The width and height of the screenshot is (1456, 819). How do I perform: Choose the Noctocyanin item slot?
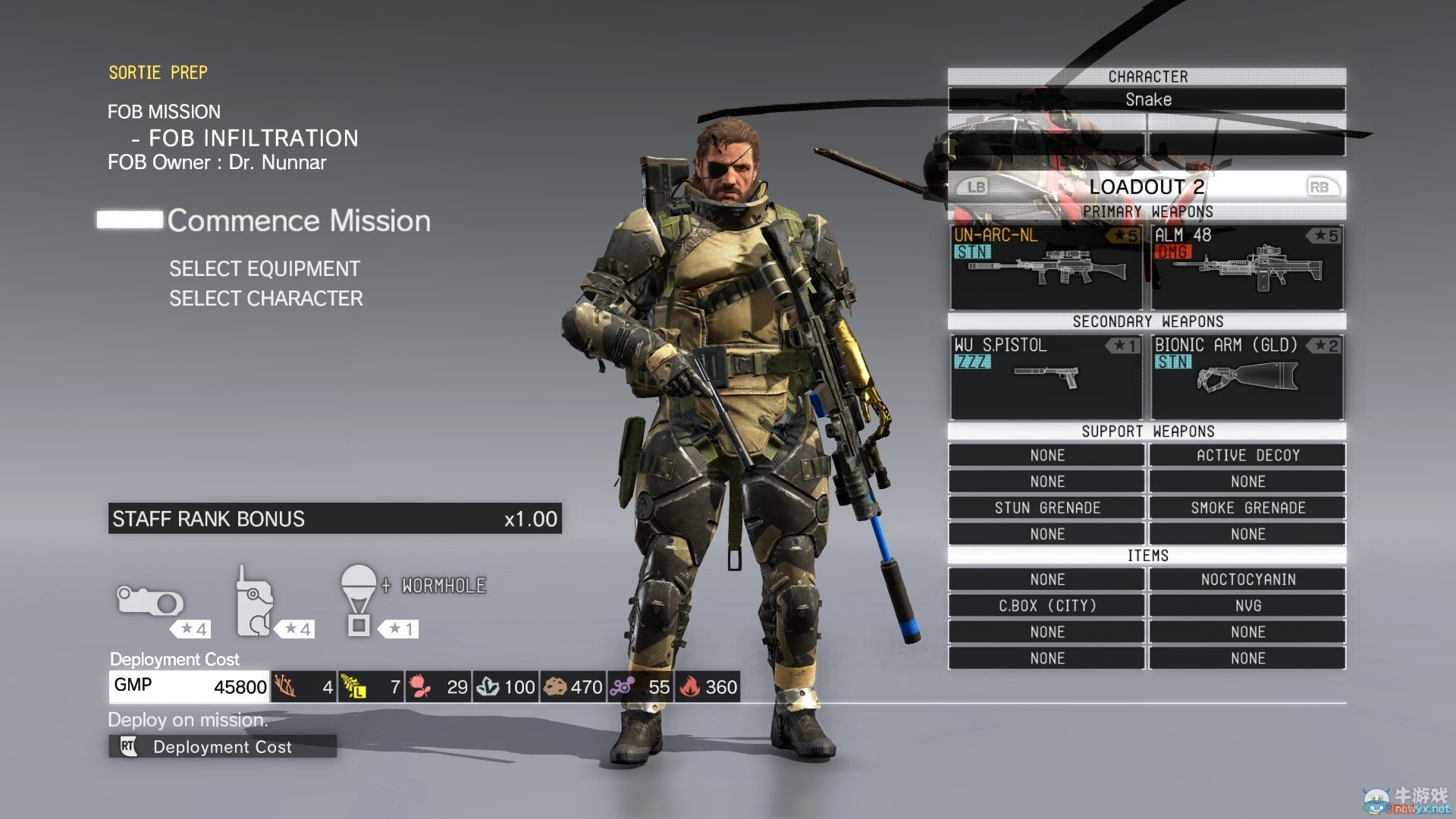pyautogui.click(x=1247, y=579)
